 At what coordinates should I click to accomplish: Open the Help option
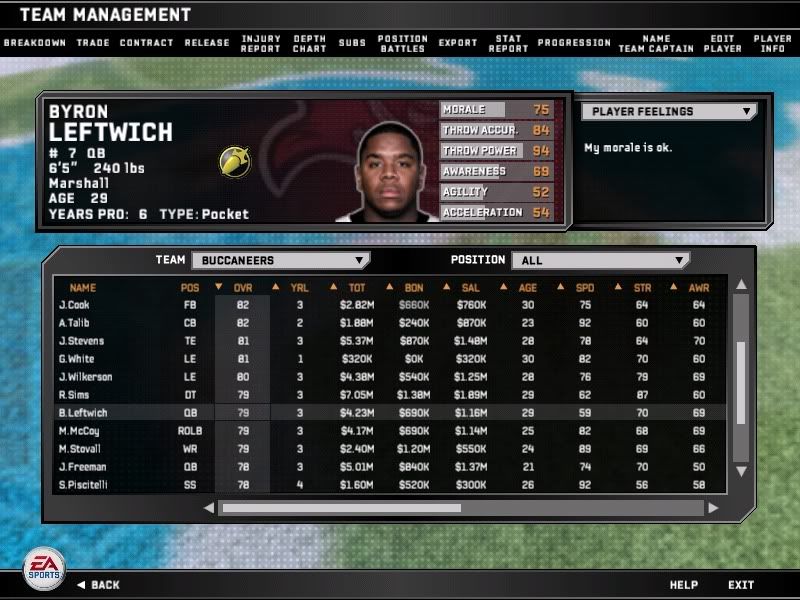tap(684, 584)
